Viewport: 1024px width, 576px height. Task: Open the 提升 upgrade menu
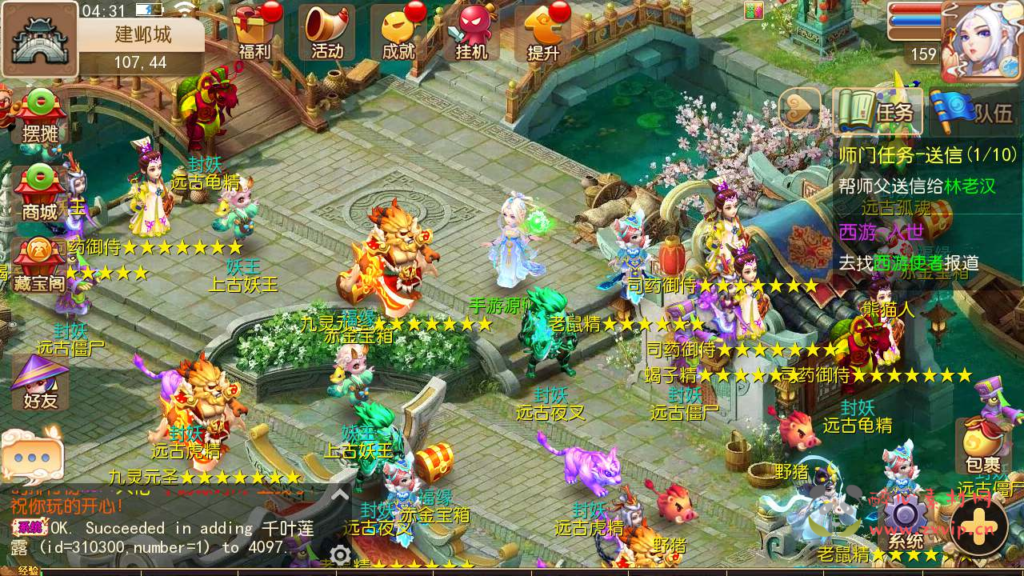pos(544,31)
